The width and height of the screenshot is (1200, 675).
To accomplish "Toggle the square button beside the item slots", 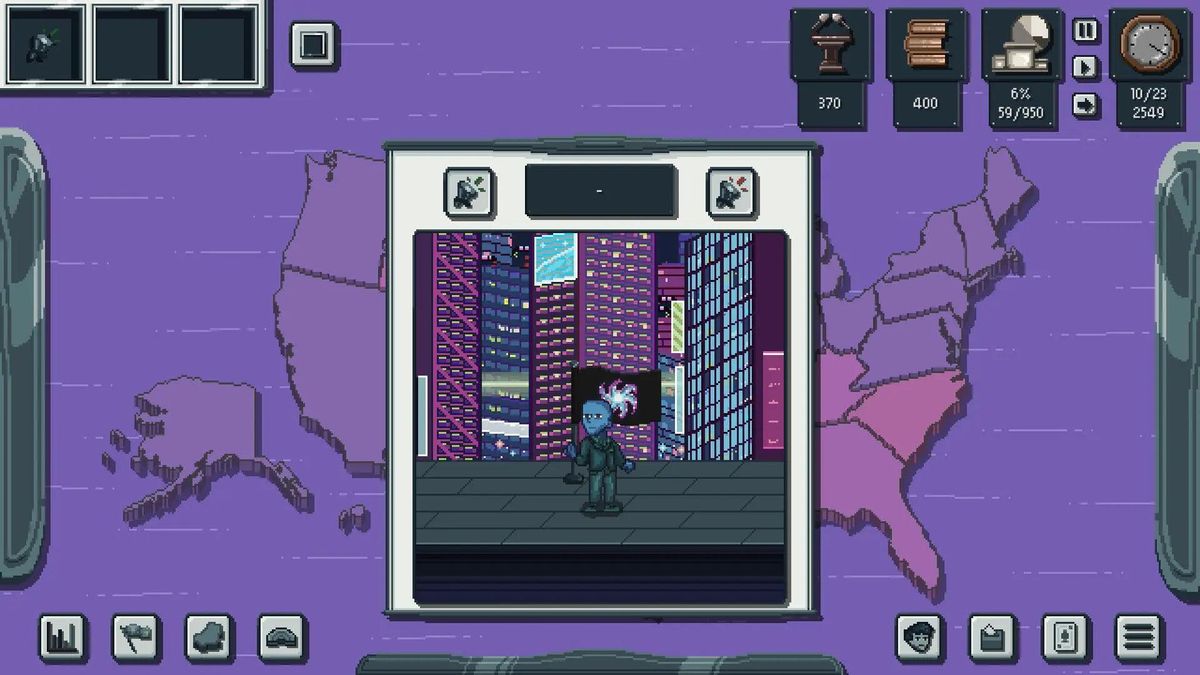I will (x=314, y=46).
